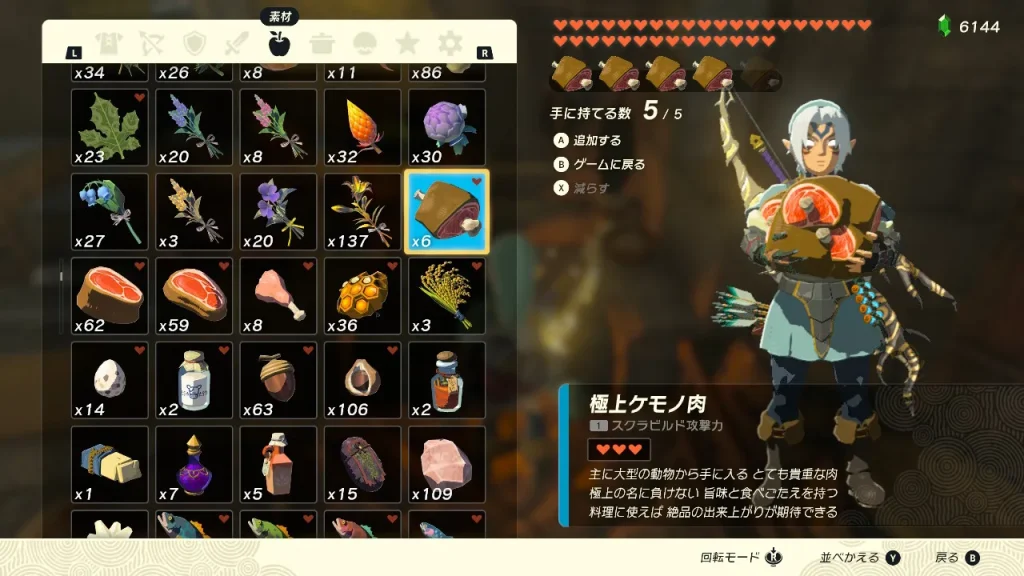Select the raw meat stack x59
Image resolution: width=1024 pixels, height=576 pixels.
[194, 295]
